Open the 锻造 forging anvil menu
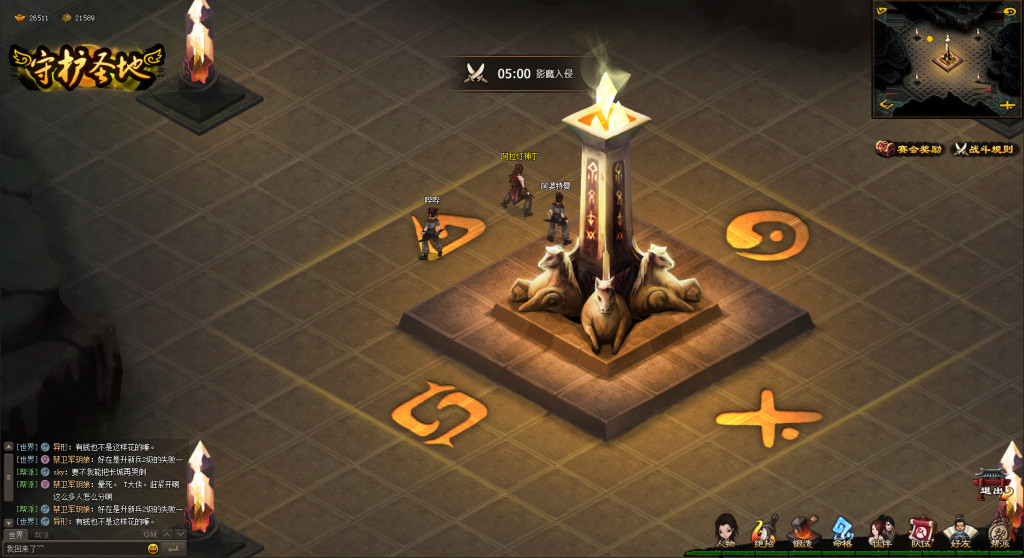The height and width of the screenshot is (558, 1024). pyautogui.click(x=803, y=531)
